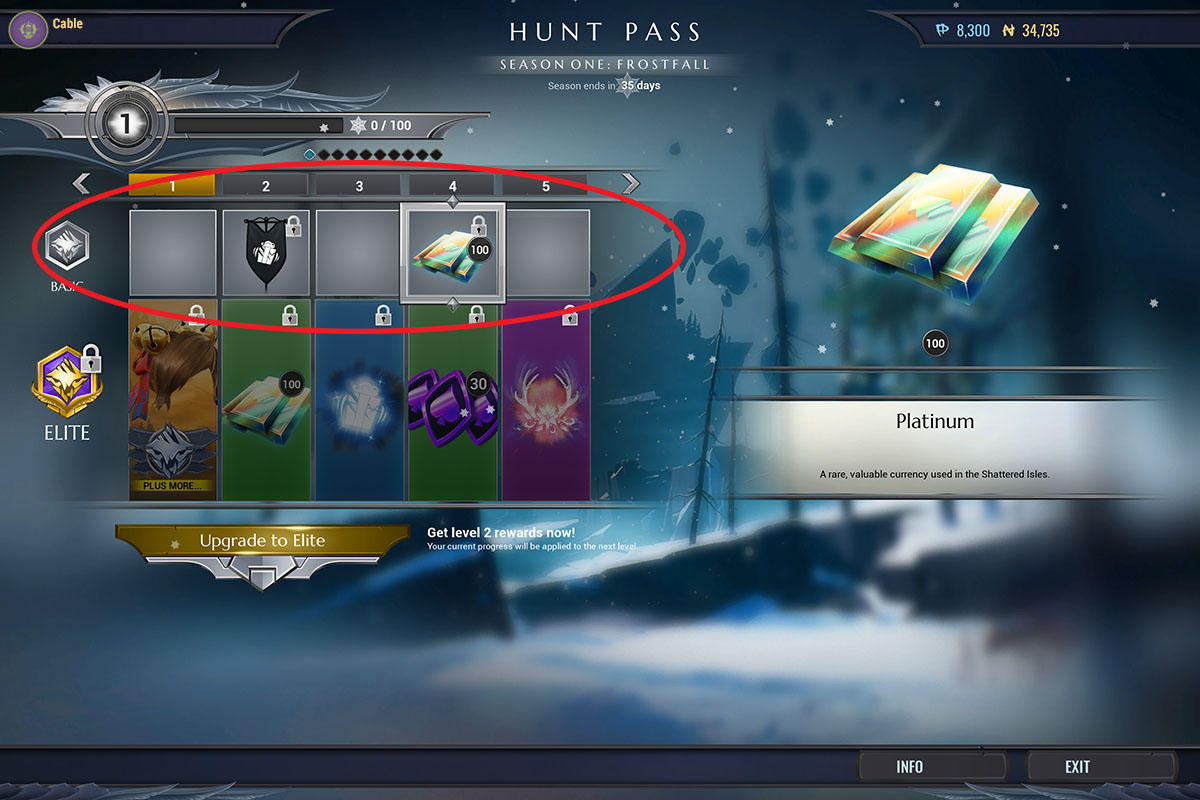Choose the level 4 tab
This screenshot has height=800, width=1200.
pos(453,186)
